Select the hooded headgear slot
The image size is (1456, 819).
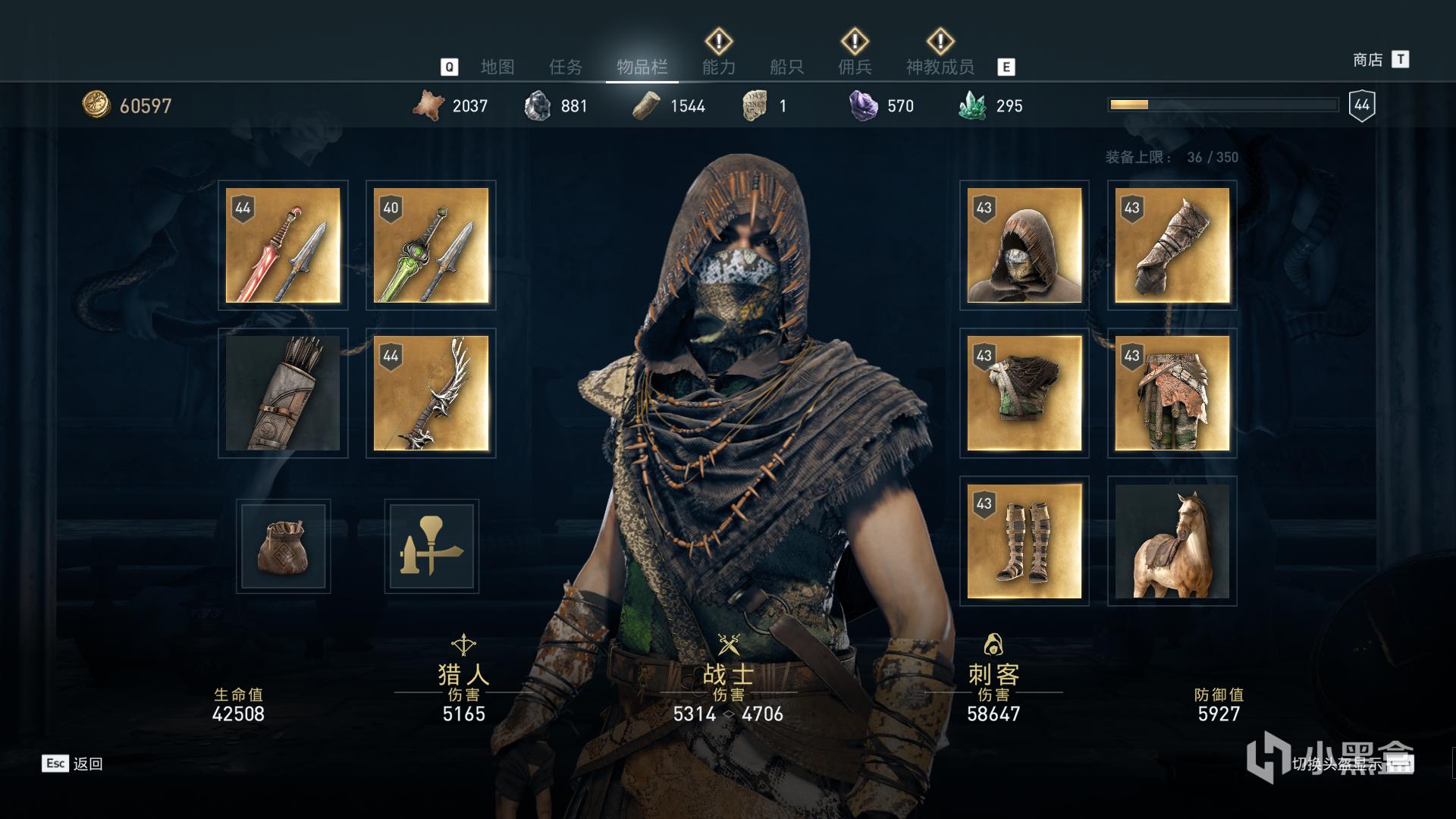point(1024,245)
